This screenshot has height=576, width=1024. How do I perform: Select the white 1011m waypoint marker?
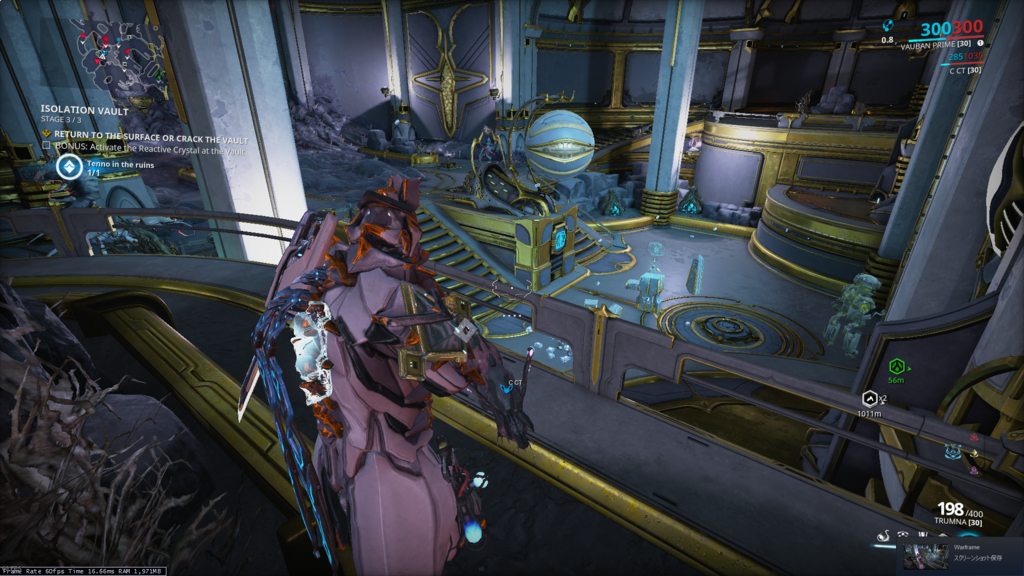(869, 399)
